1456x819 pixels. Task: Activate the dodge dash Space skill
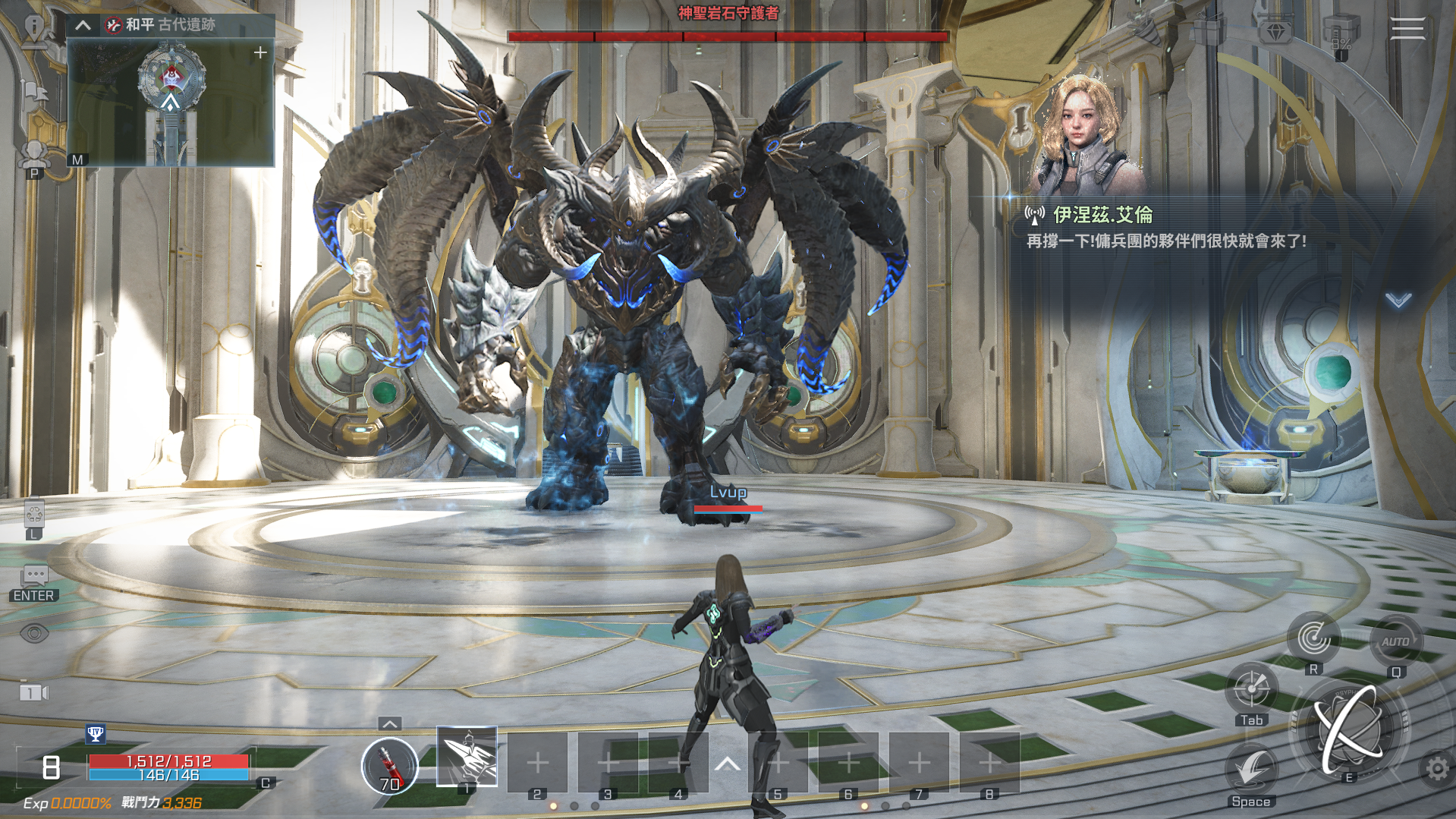(1251, 770)
